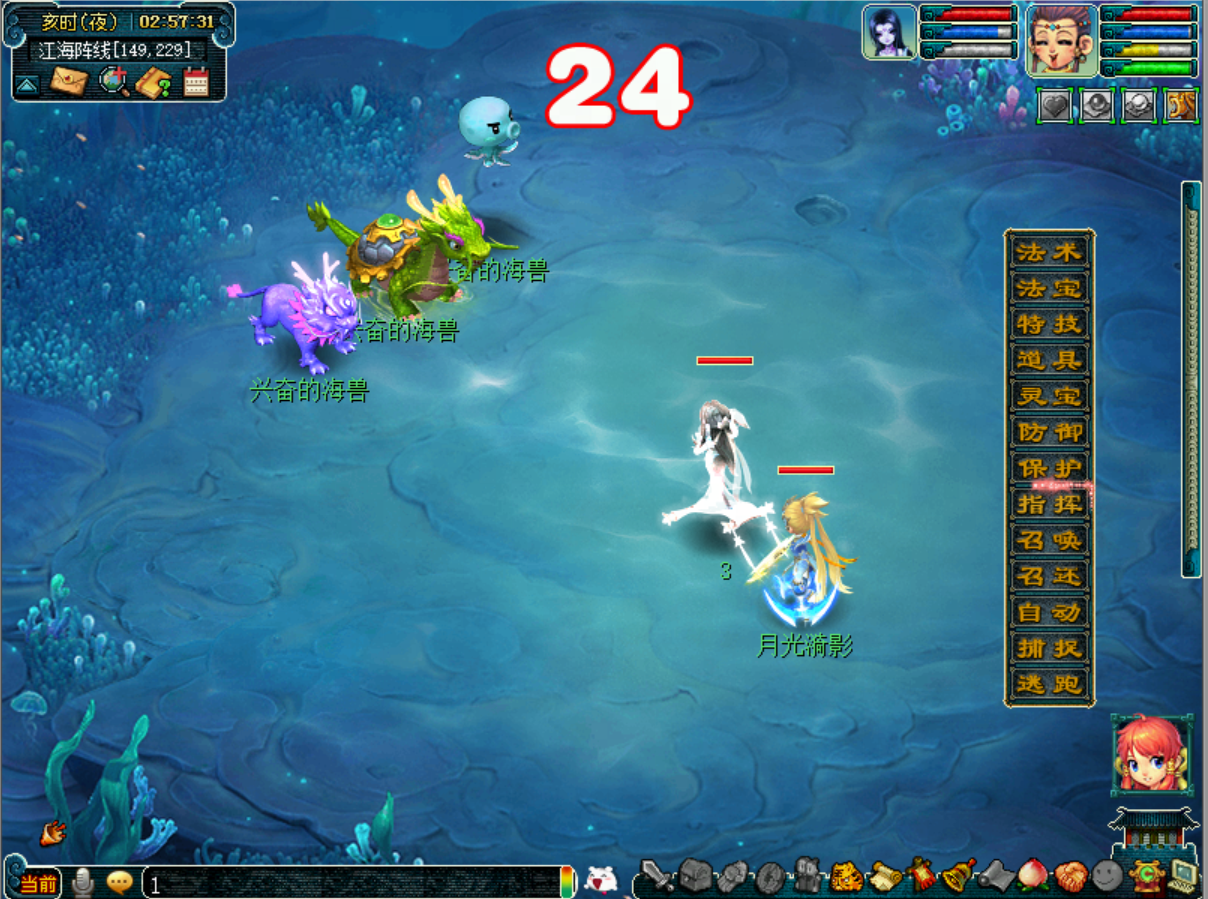Choose the 捕捉 capture command
This screenshot has height=899, width=1208.
click(x=1049, y=648)
